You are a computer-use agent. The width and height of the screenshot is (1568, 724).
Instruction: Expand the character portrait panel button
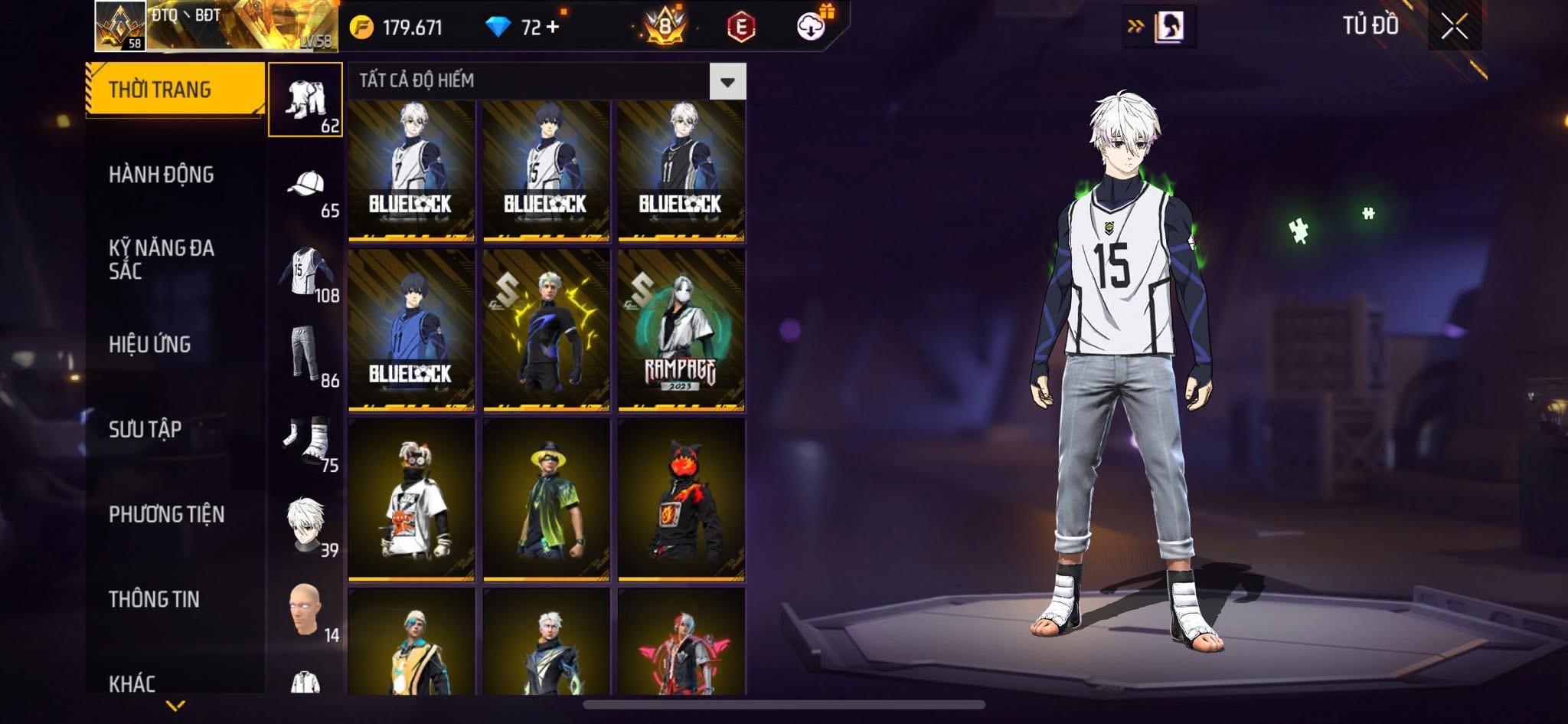pyautogui.click(x=1158, y=27)
